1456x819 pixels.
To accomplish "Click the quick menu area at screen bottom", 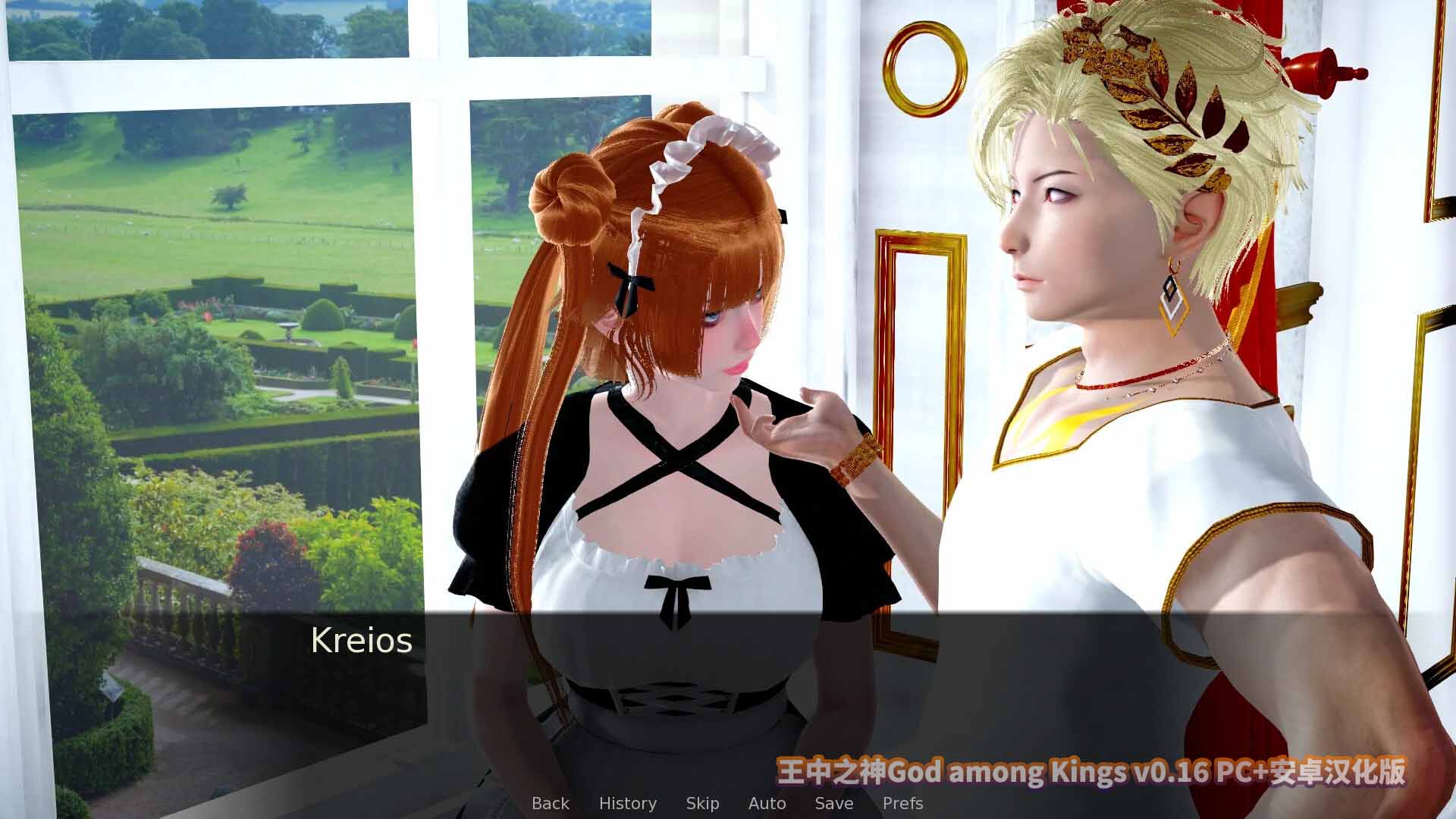I will (728, 803).
